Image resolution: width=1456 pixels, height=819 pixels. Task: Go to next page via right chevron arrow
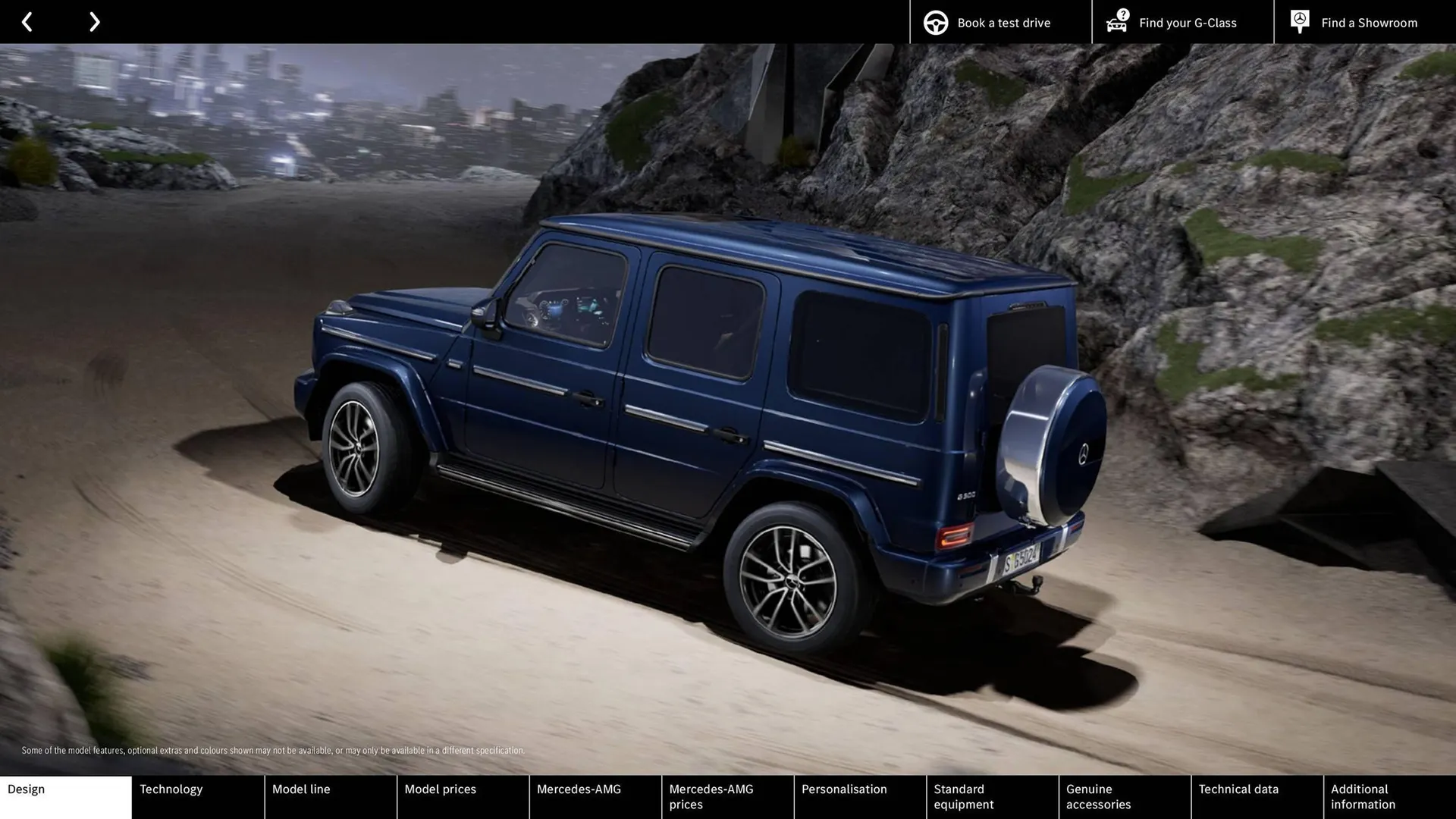point(94,21)
